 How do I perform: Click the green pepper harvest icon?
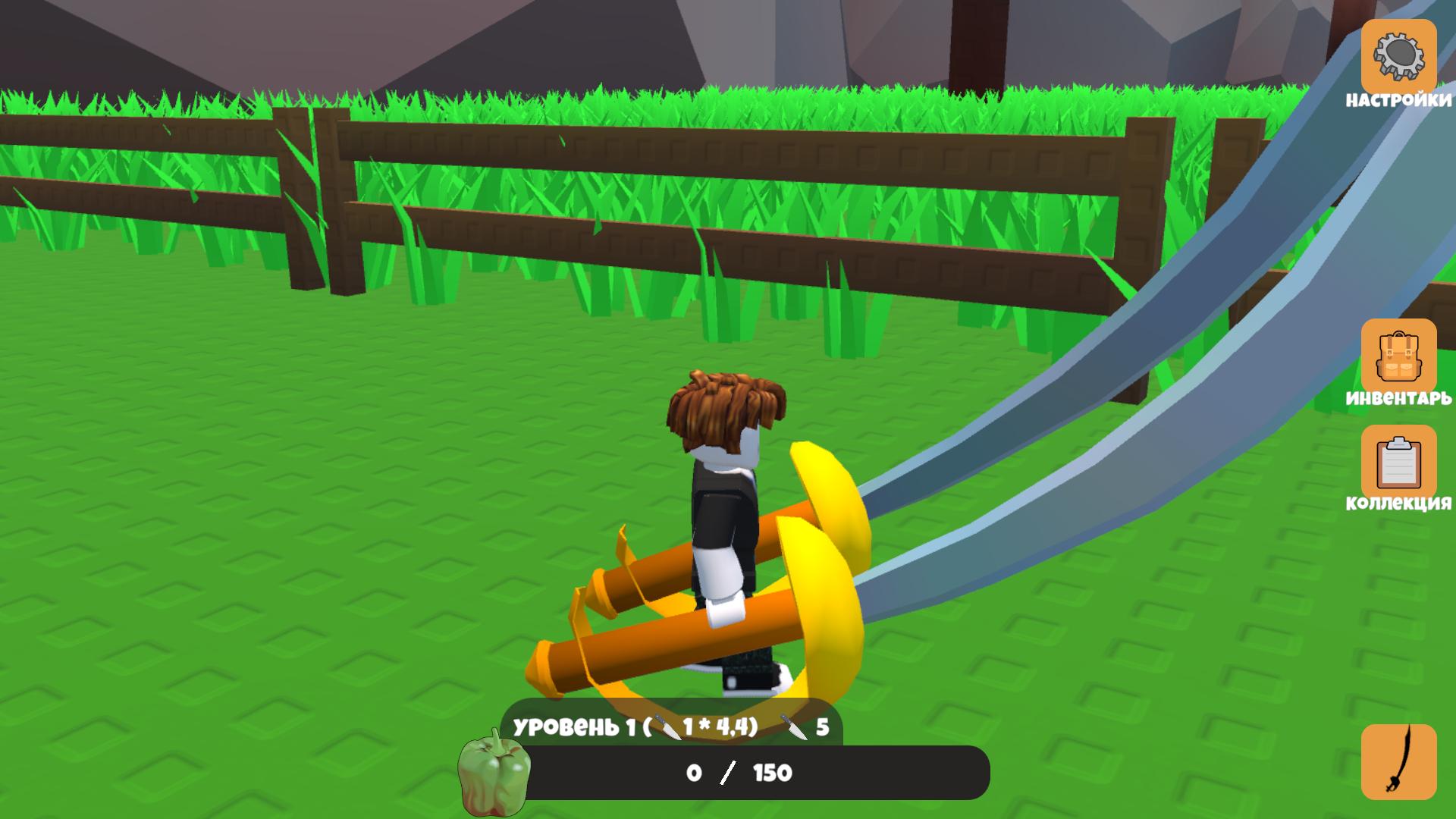click(494, 772)
